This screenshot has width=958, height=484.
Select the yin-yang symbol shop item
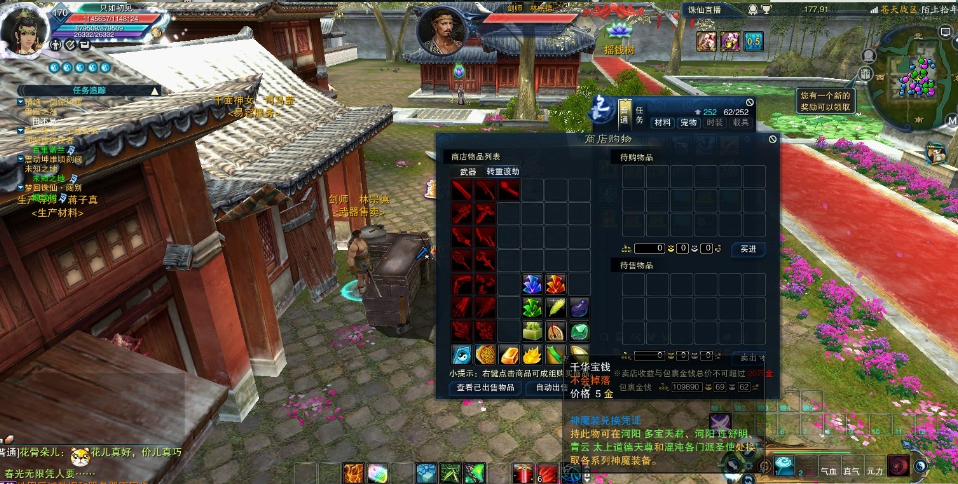461,355
